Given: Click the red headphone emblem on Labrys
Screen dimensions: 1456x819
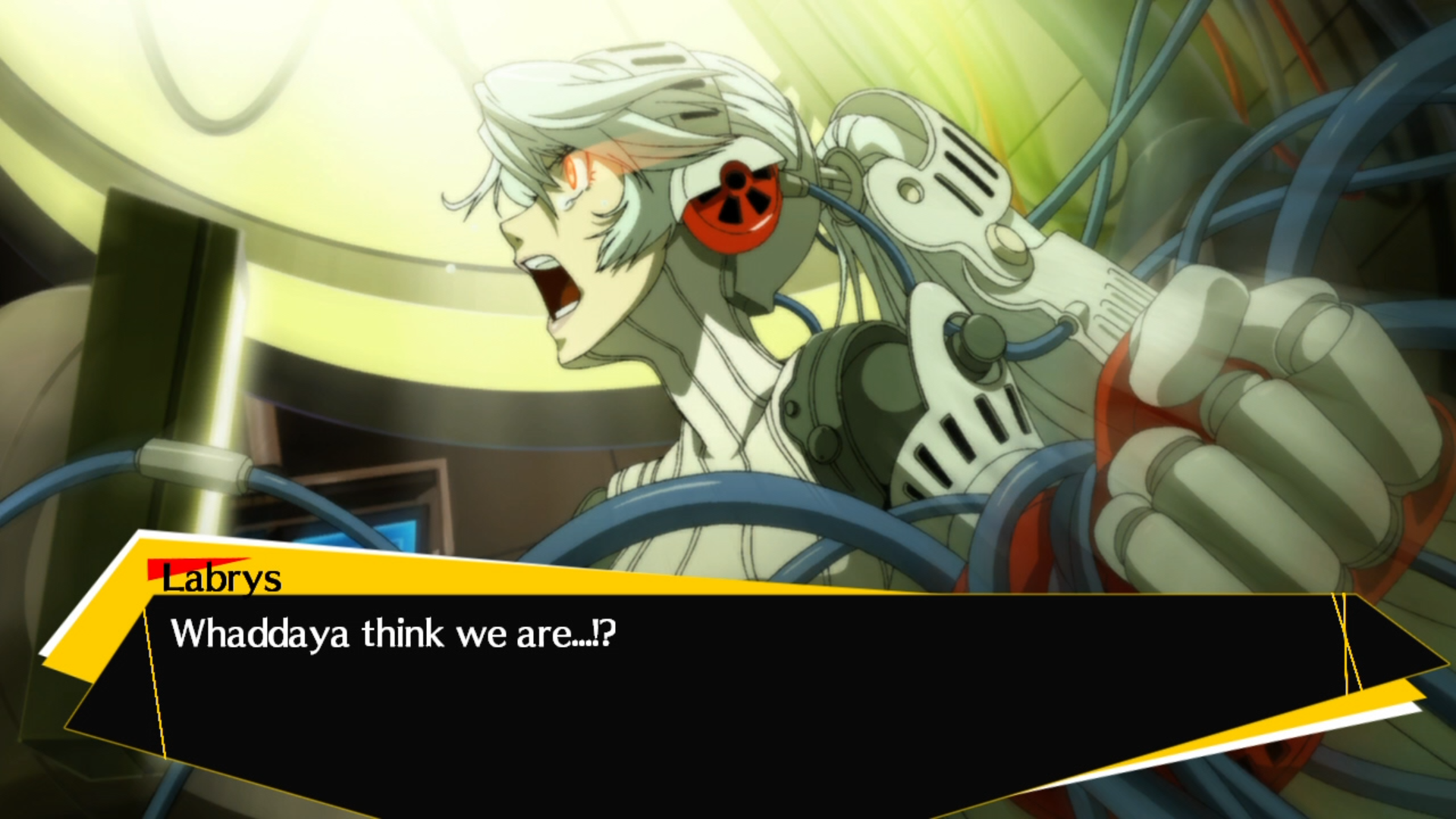Looking at the screenshot, I should point(733,206).
